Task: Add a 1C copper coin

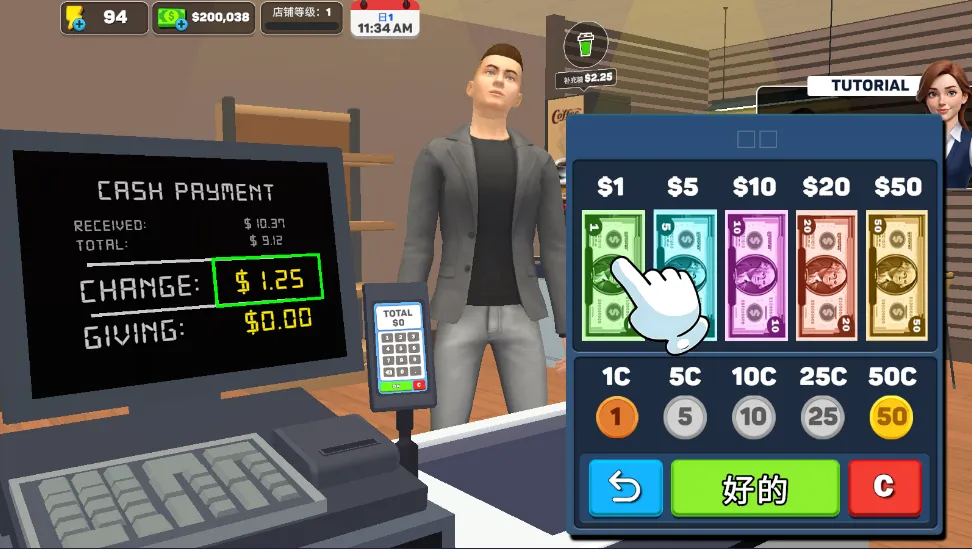Action: pyautogui.click(x=616, y=417)
